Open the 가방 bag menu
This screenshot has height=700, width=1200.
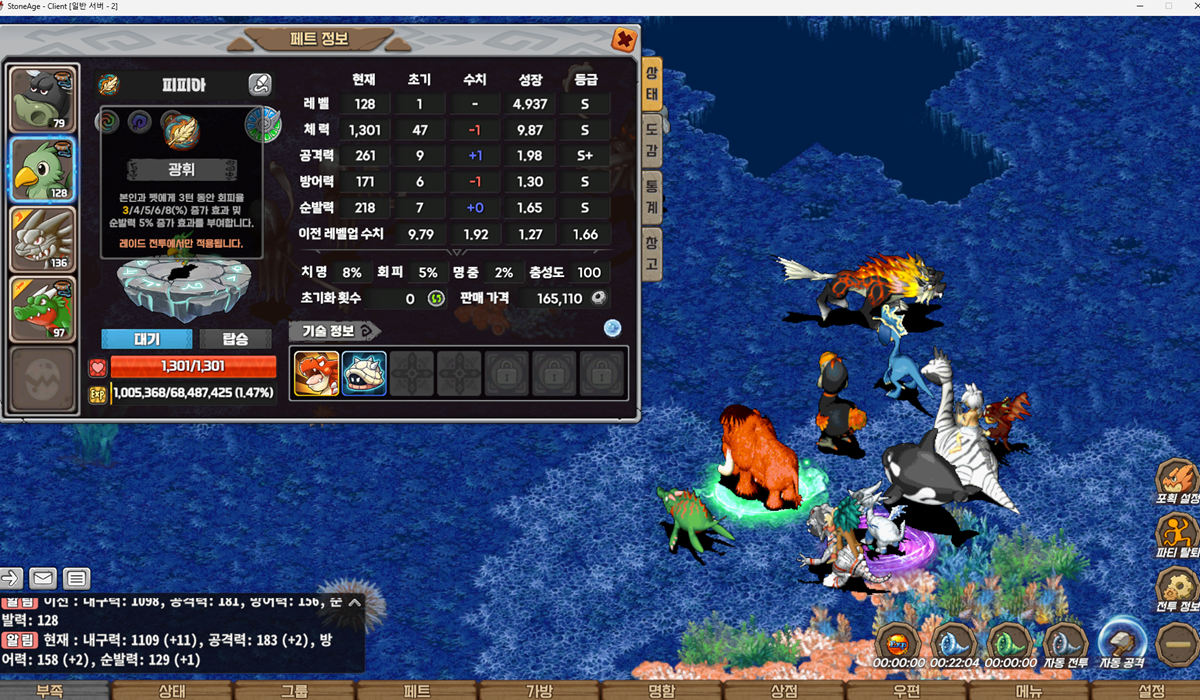pos(539,690)
